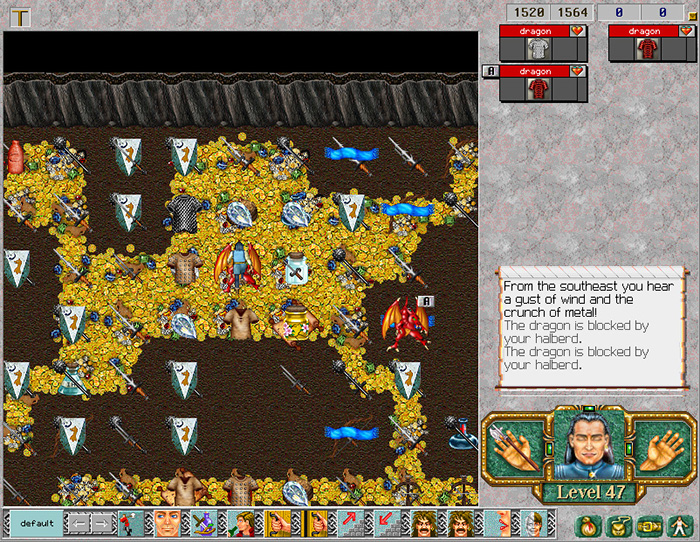The width and height of the screenshot is (700, 542).
Task: Click the hotbar left arrow button
Action: 78,523
